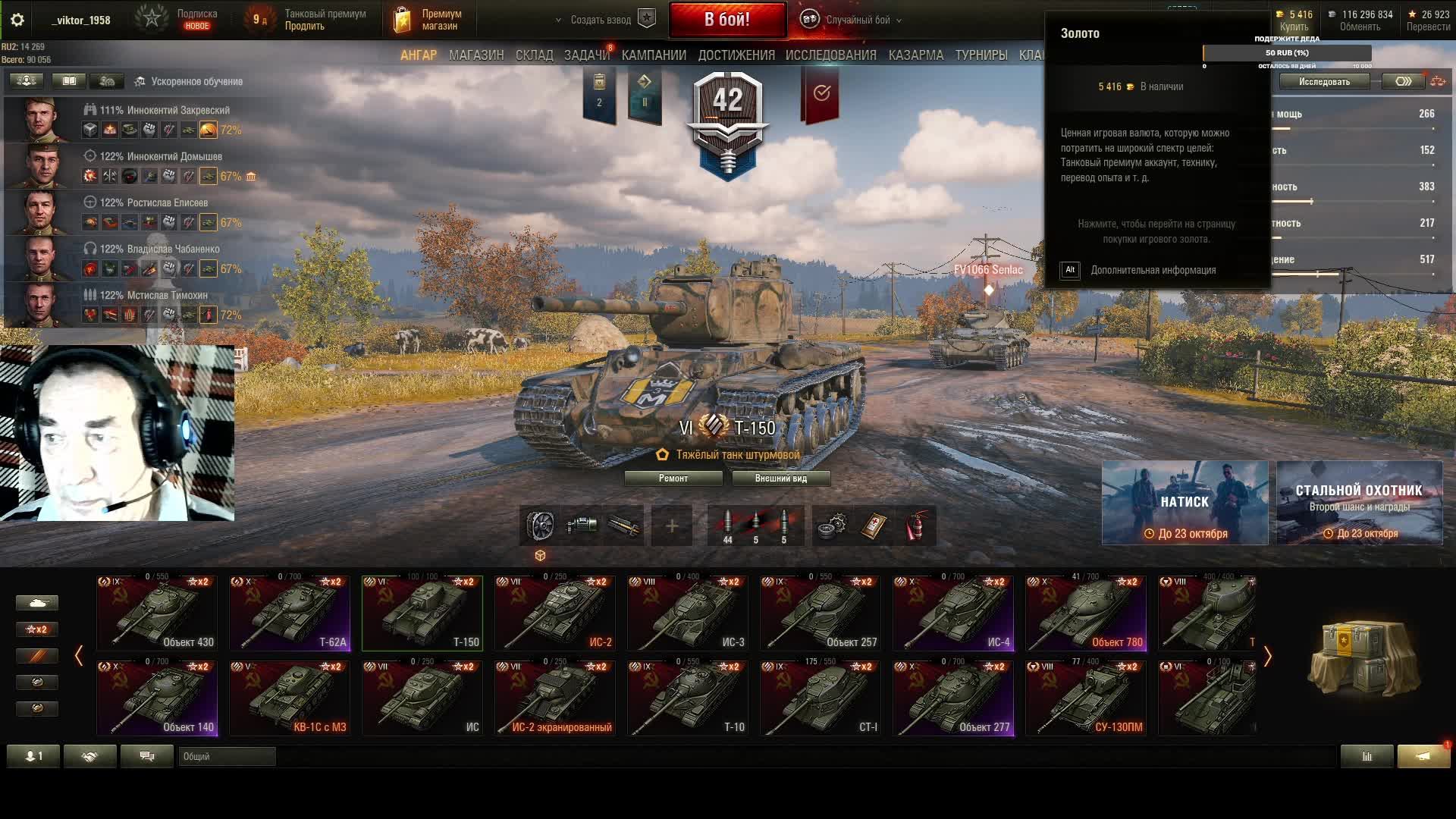This screenshot has height=819, width=1456.
Task: Open the ИССЛЕДОВАНИЯ tab
Action: tap(830, 55)
